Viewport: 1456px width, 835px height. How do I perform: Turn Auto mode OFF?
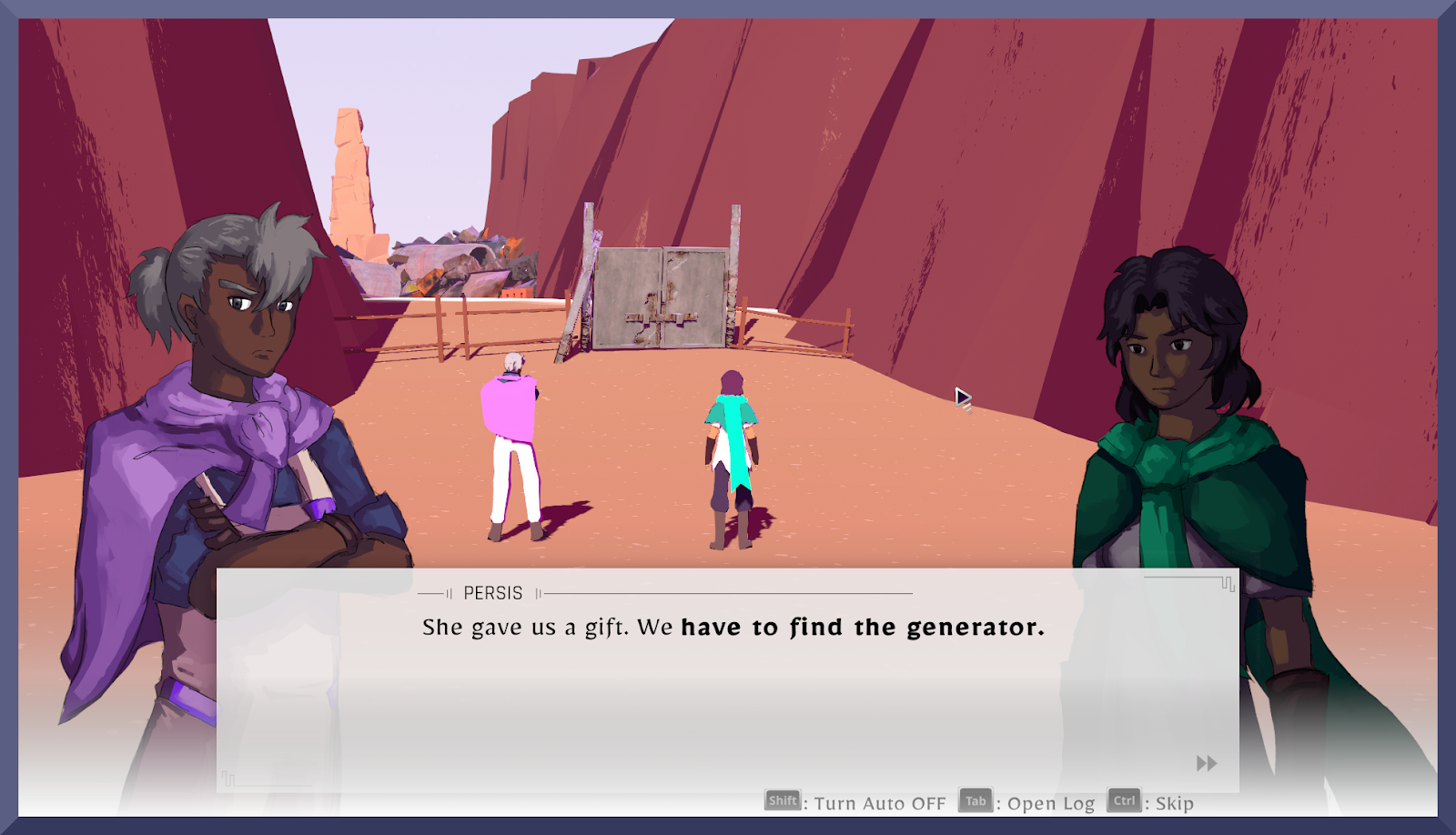pos(878,803)
